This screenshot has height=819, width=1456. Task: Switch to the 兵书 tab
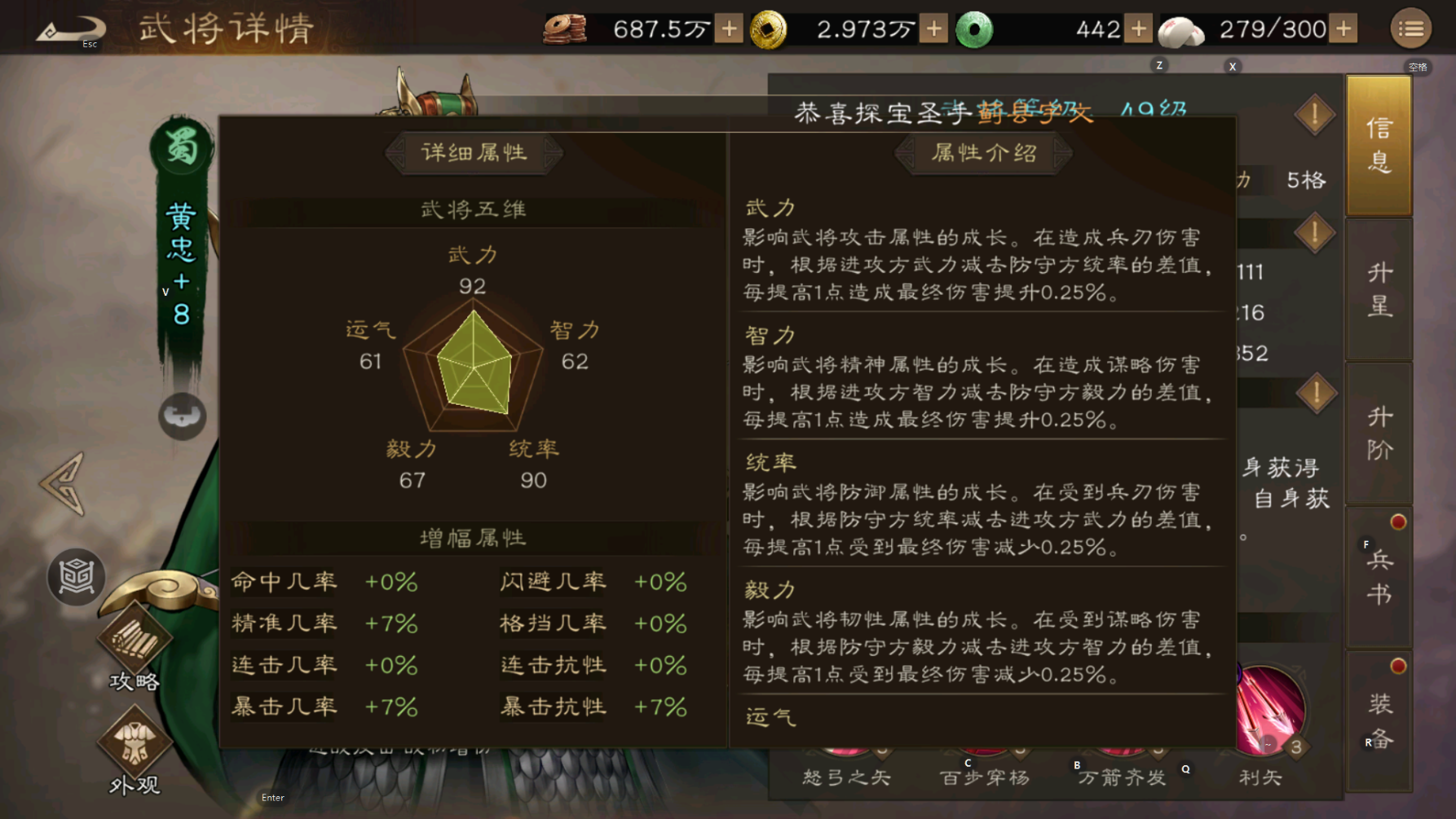[1379, 577]
